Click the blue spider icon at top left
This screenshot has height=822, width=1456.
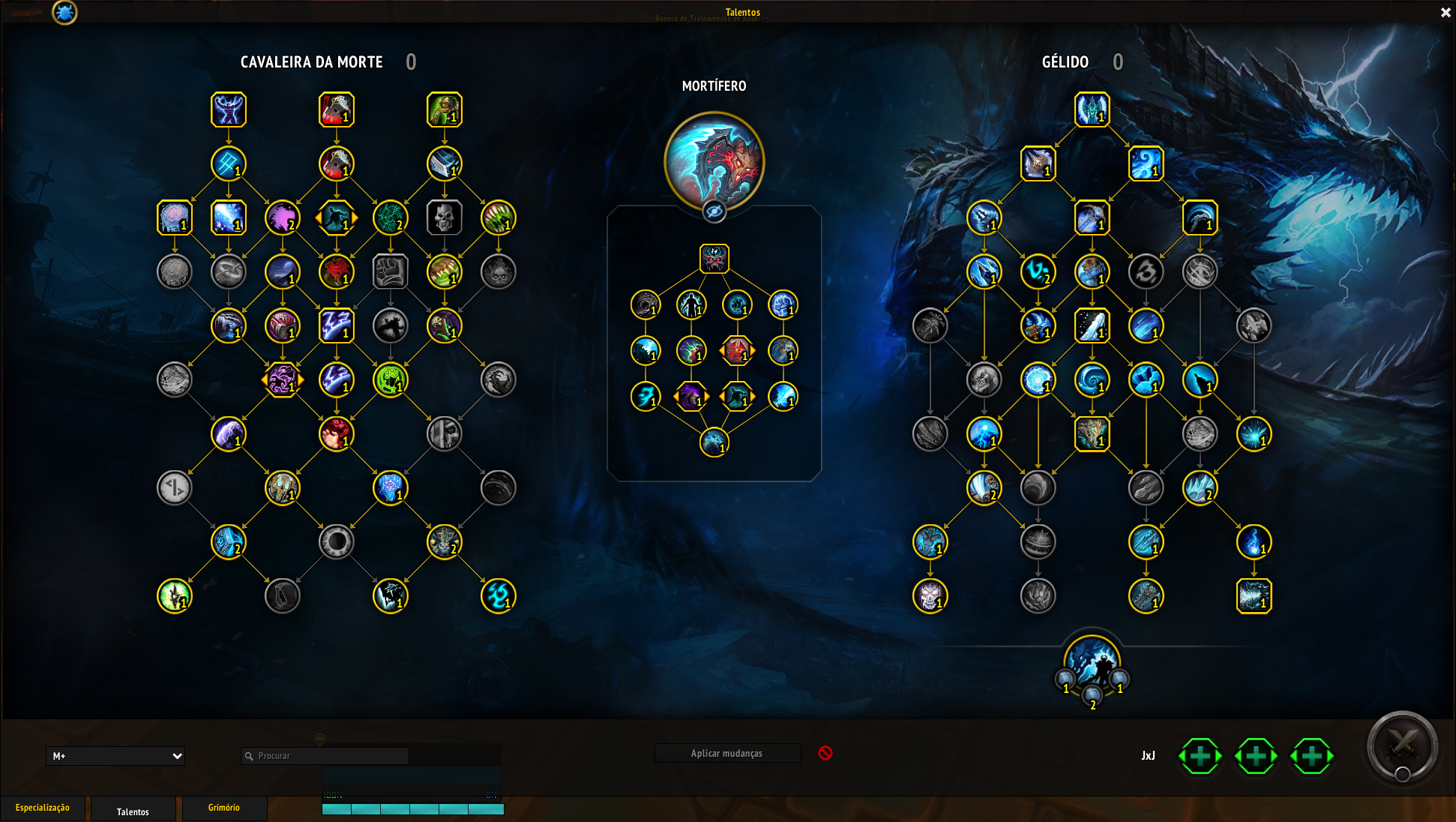pyautogui.click(x=64, y=12)
